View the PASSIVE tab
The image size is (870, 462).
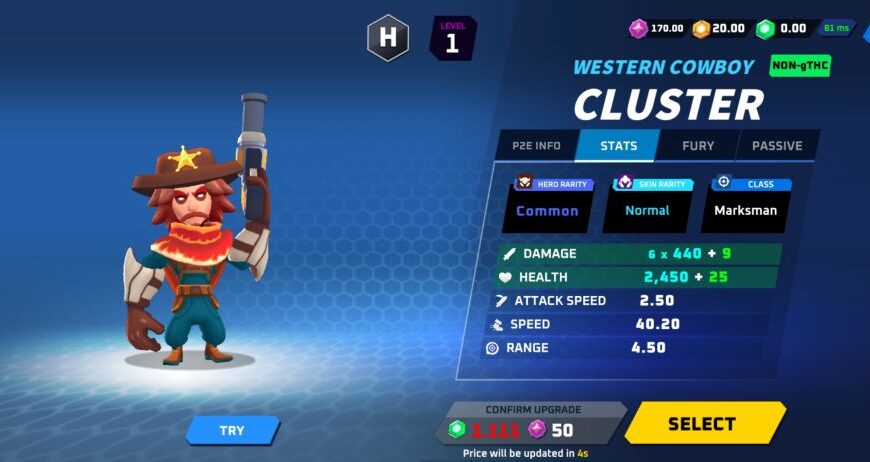[x=777, y=146]
